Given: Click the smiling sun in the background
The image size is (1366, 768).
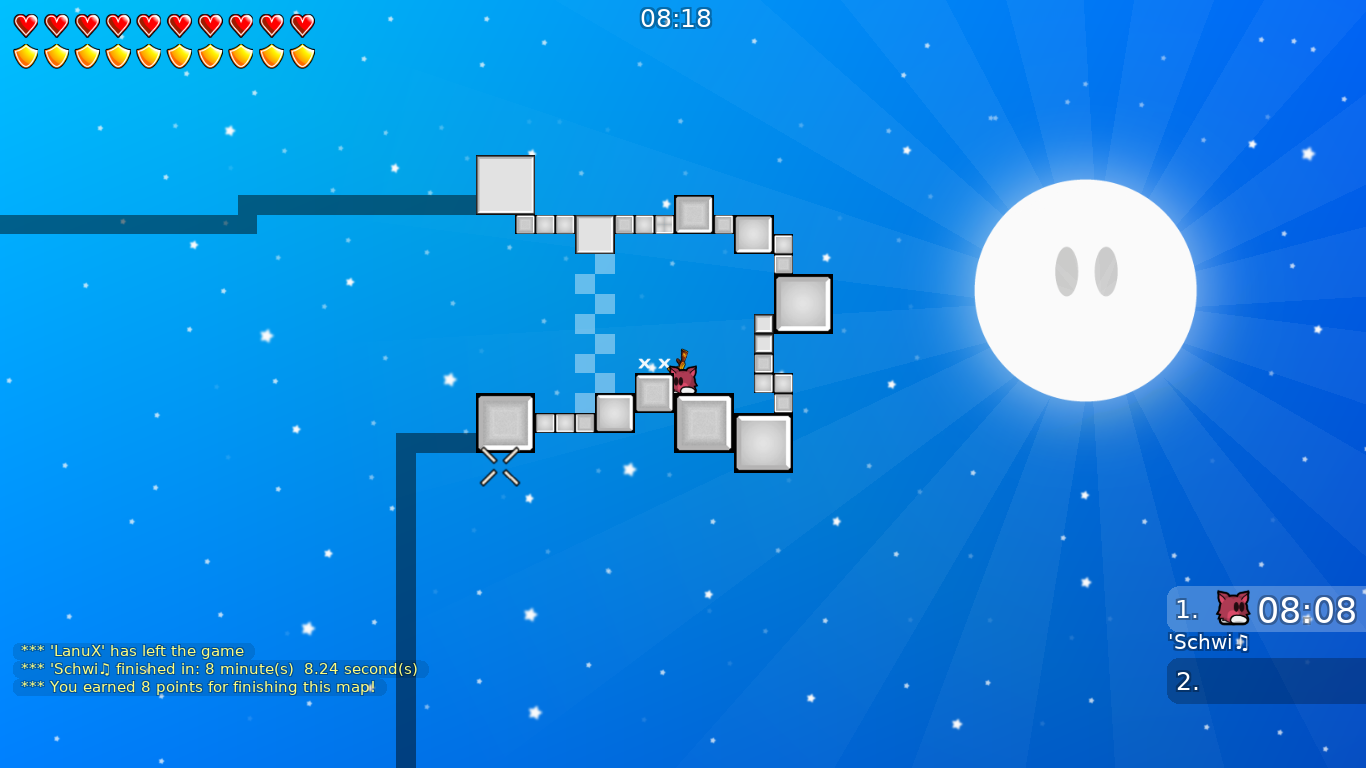Looking at the screenshot, I should point(1085,288).
